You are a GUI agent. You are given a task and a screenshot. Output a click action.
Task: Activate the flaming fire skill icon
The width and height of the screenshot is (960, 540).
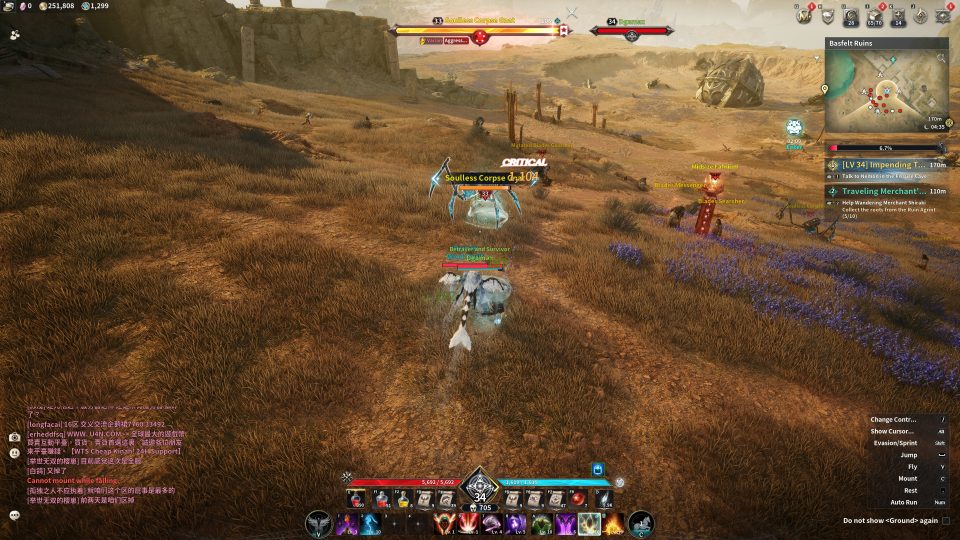613,524
